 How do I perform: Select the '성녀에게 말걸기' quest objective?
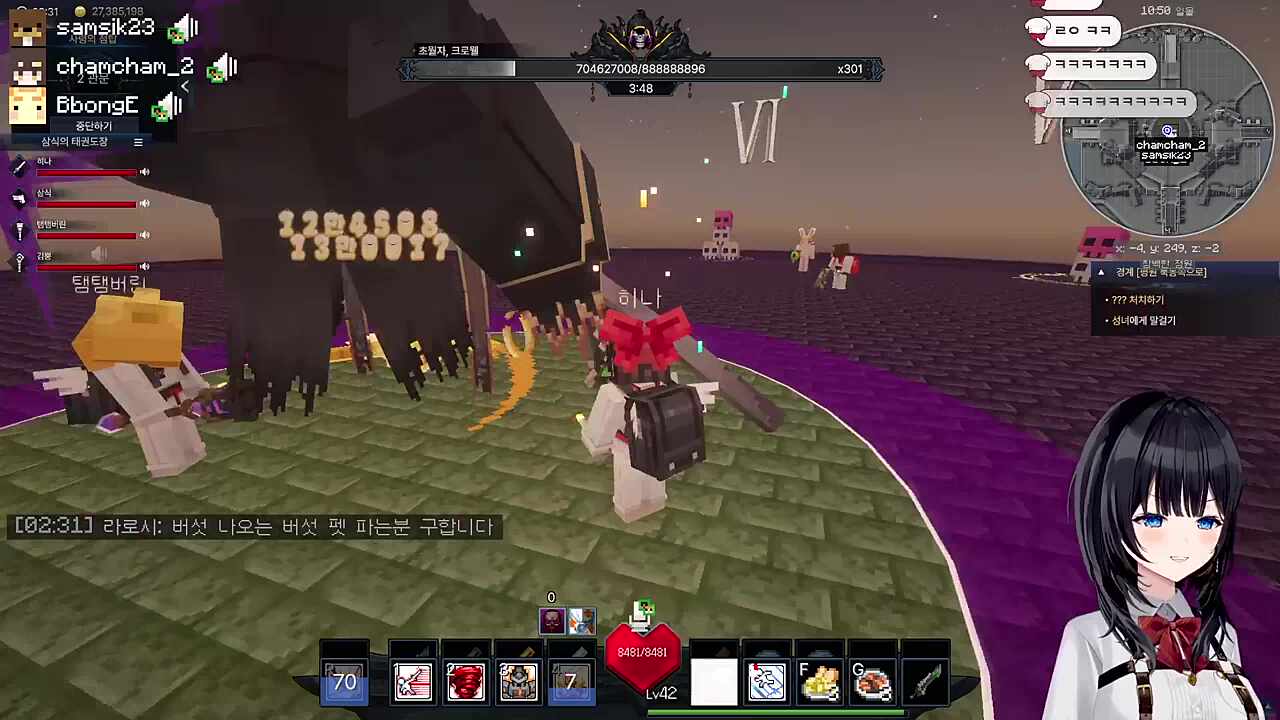pos(1143,321)
